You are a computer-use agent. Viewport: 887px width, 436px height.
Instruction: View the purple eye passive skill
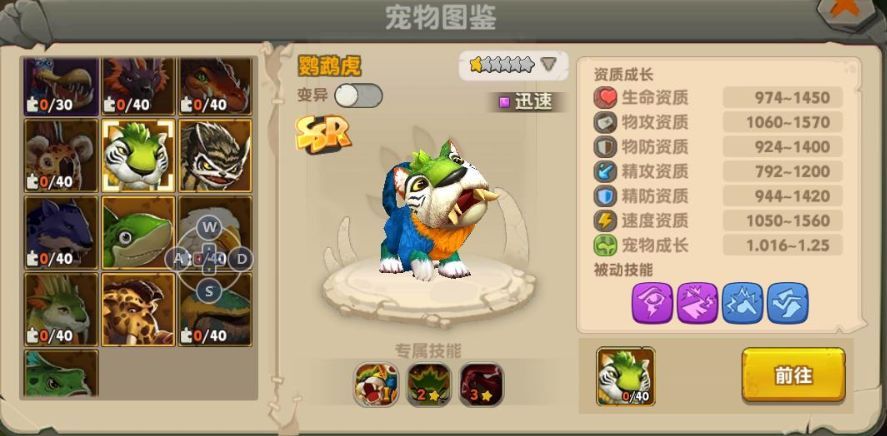click(x=652, y=302)
